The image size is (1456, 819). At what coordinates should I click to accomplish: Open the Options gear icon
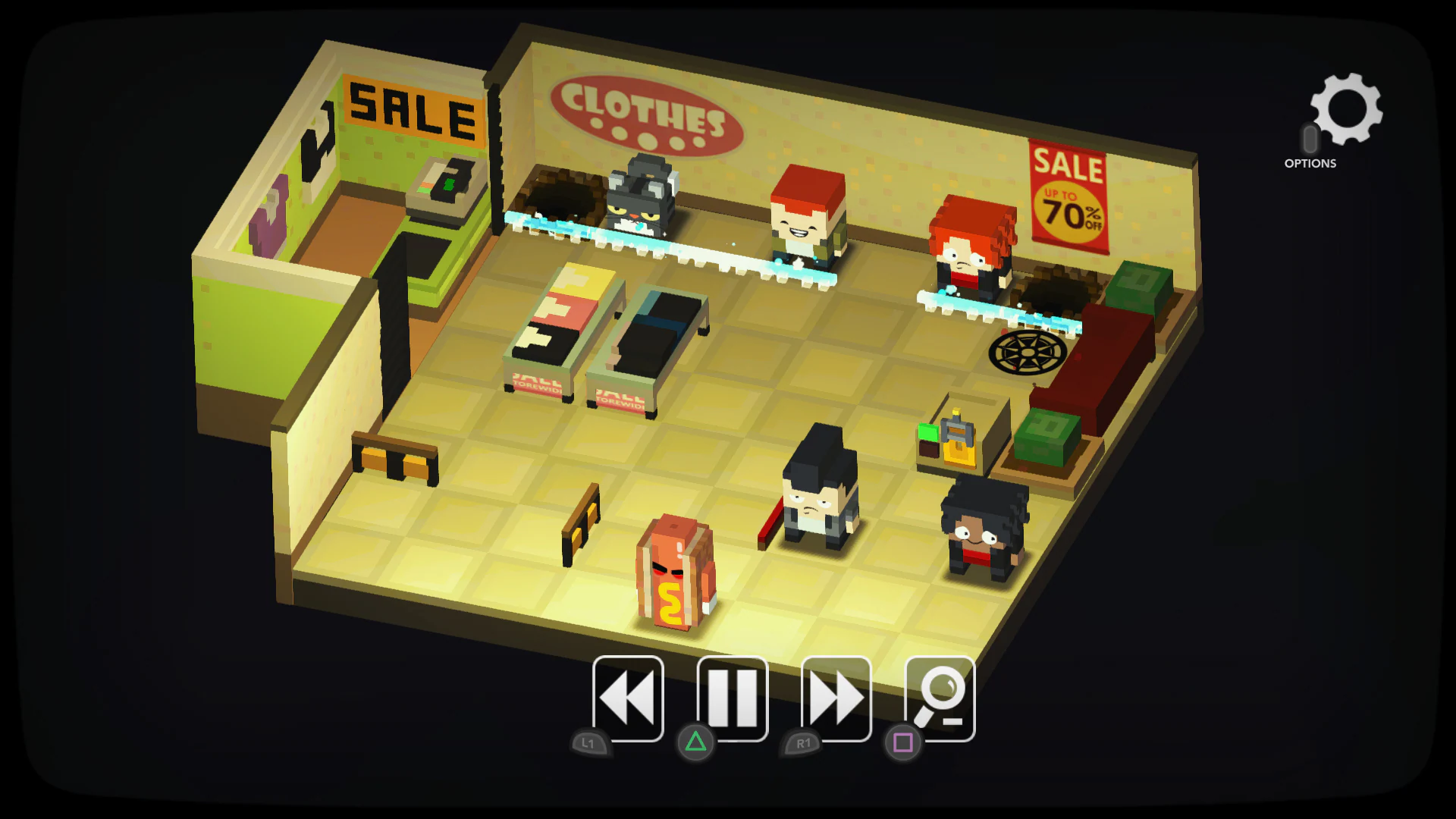pos(1346,110)
